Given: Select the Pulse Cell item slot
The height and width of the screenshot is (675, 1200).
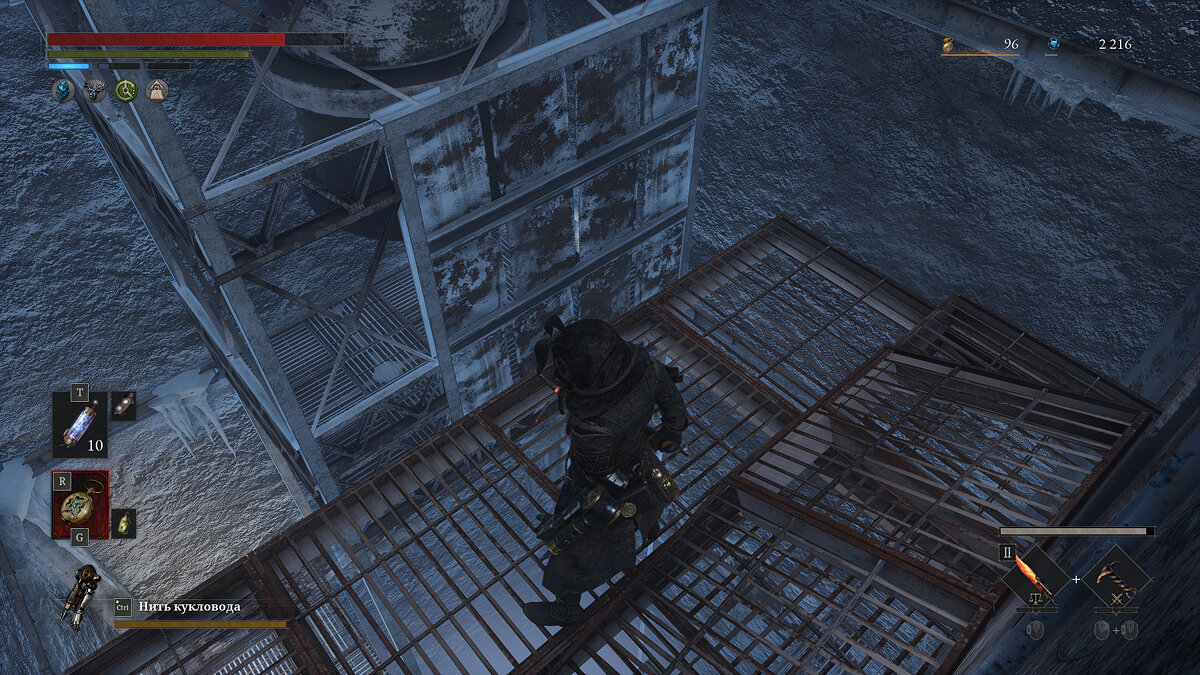Looking at the screenshot, I should point(80,425).
